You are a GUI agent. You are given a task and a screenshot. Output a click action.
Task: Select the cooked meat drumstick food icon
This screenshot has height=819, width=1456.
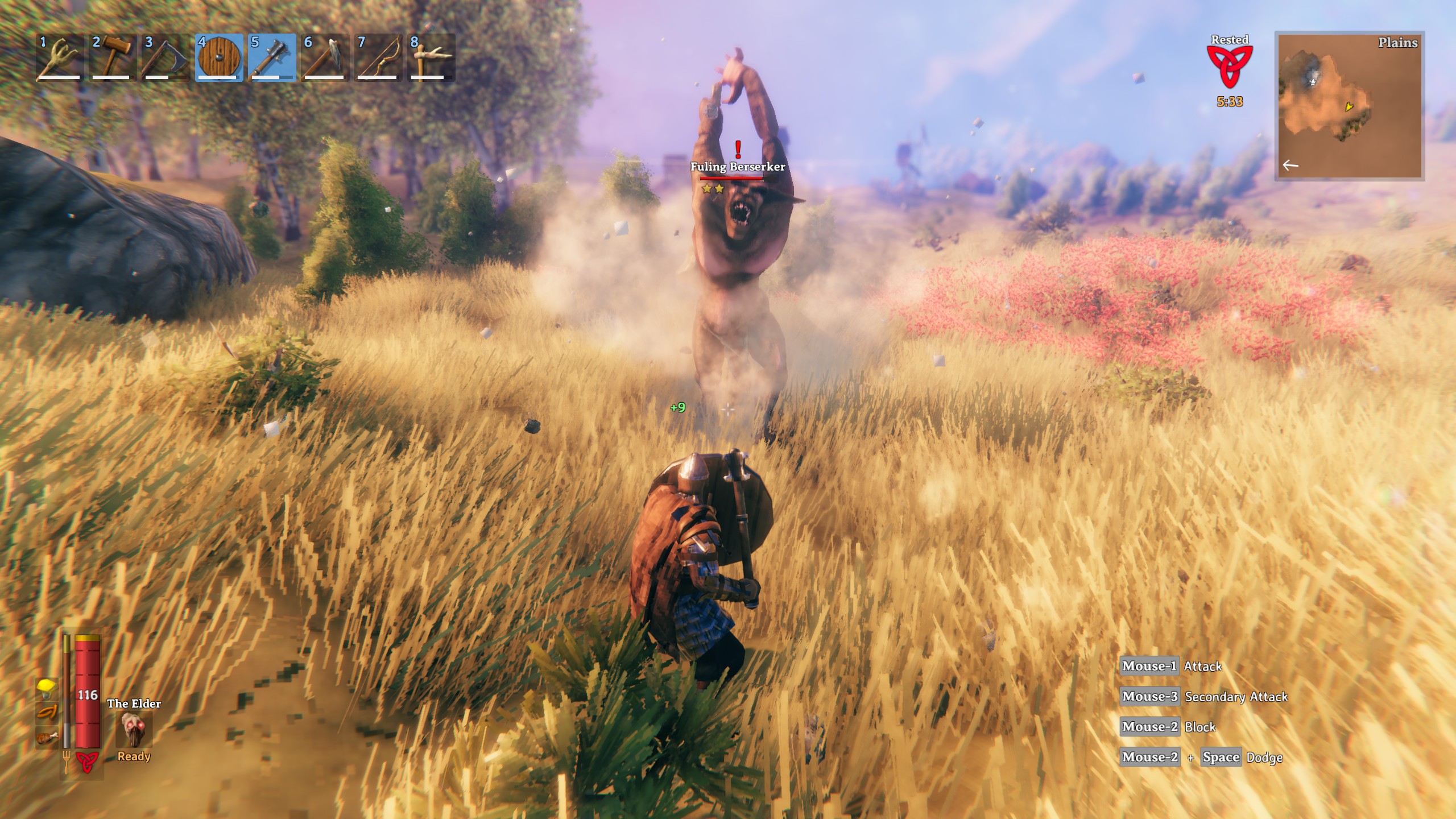pyautogui.click(x=47, y=738)
